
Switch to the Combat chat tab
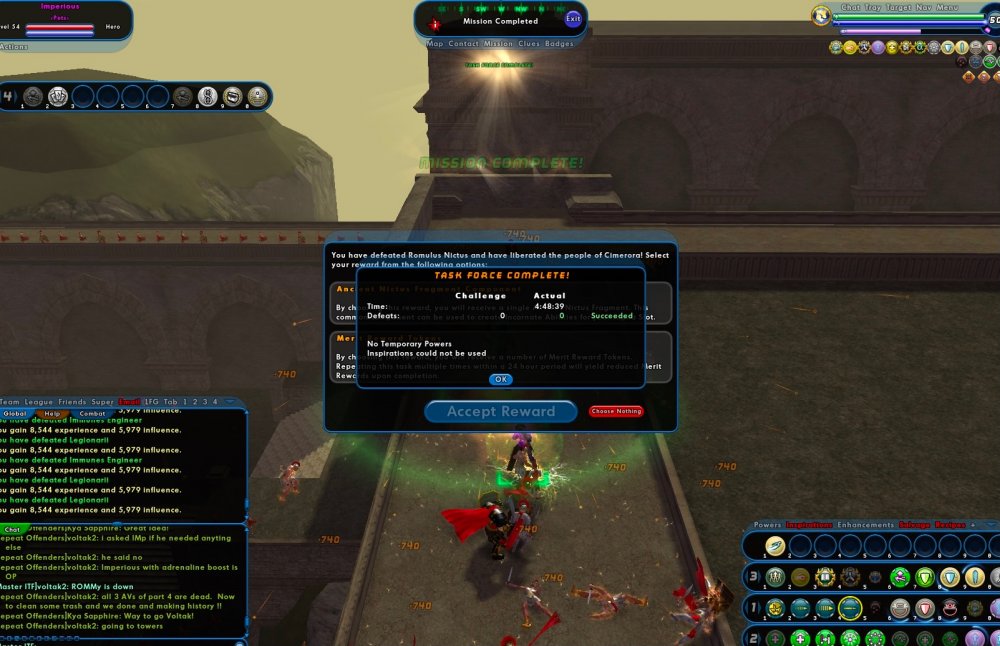tap(92, 413)
